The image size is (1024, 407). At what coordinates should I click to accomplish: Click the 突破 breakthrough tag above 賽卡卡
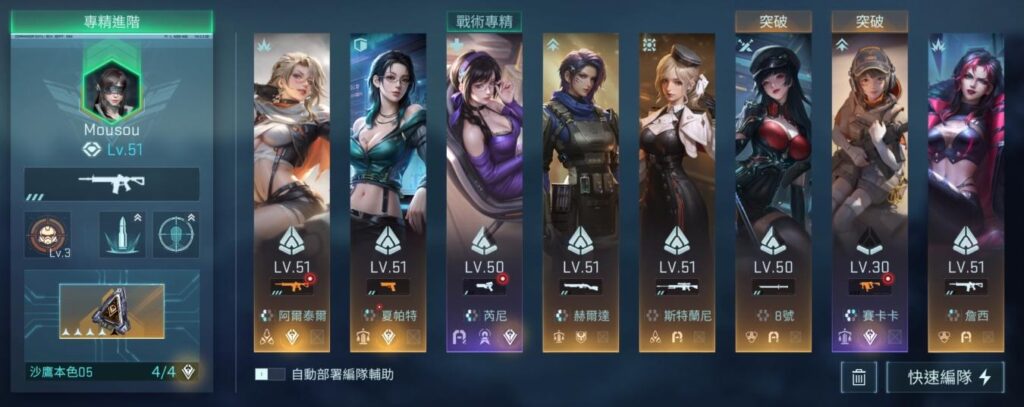869,21
